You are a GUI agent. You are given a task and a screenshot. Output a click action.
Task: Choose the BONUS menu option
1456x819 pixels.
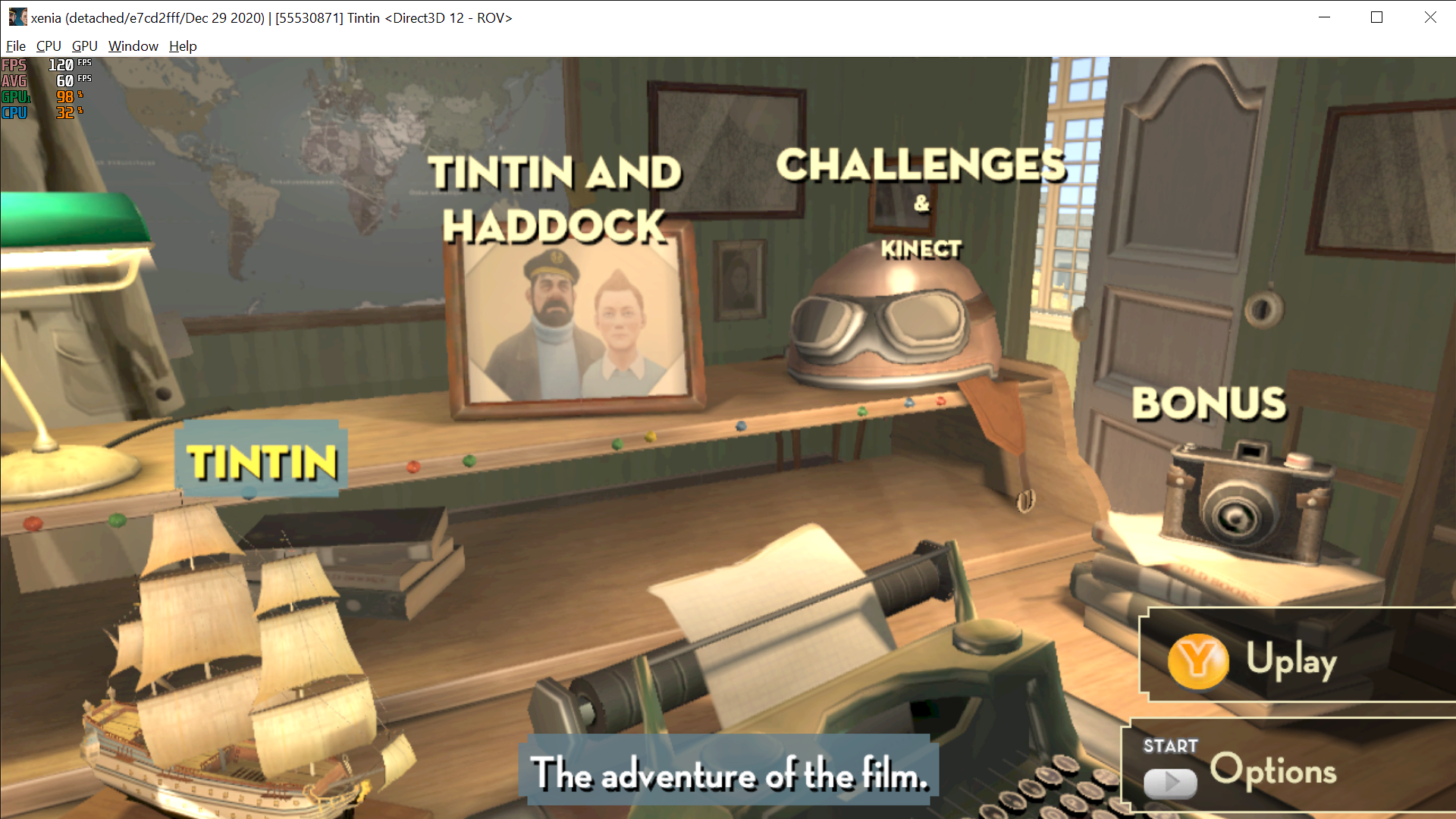pos(1208,403)
